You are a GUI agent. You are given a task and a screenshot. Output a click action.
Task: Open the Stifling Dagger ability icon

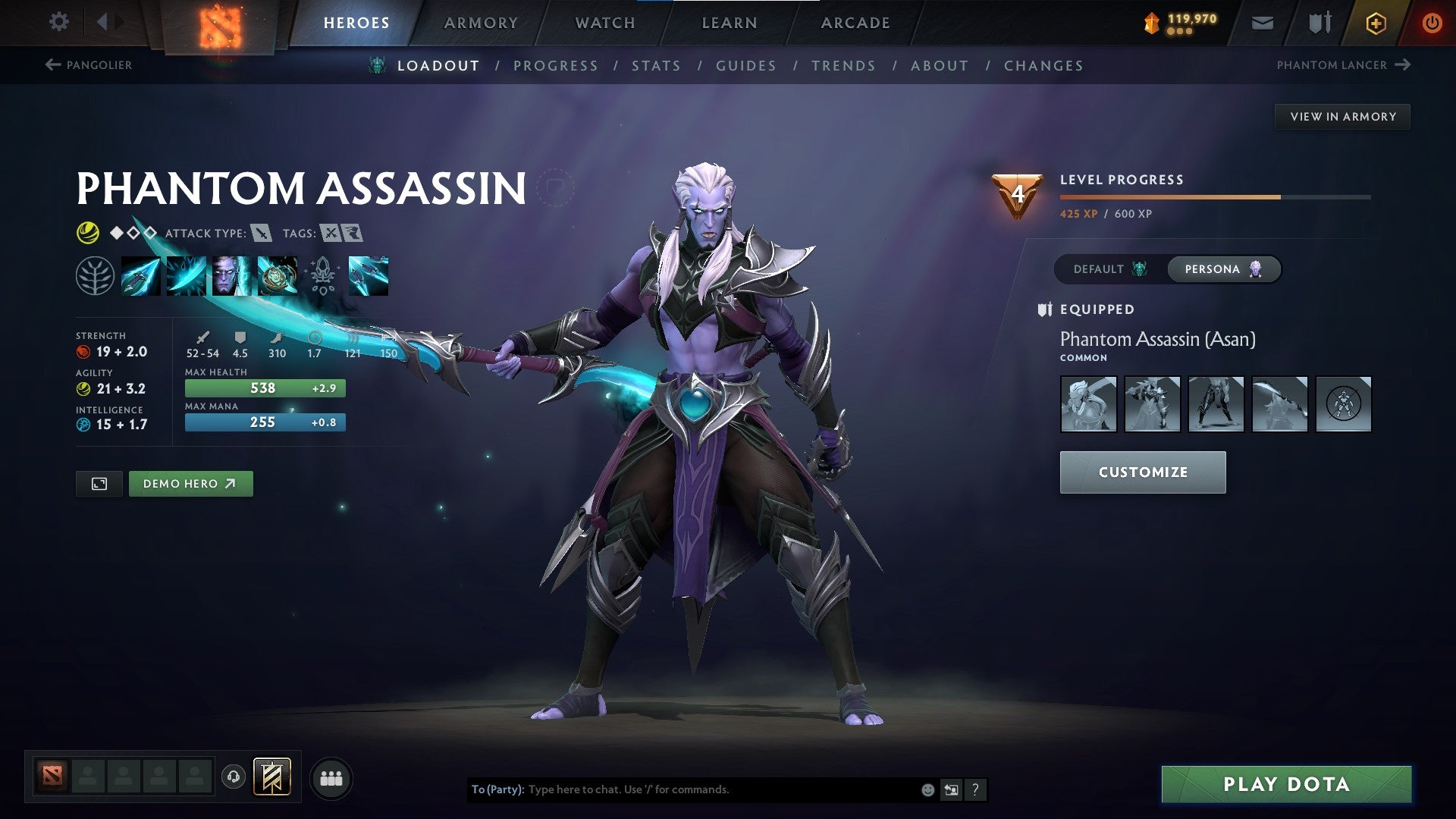(143, 275)
